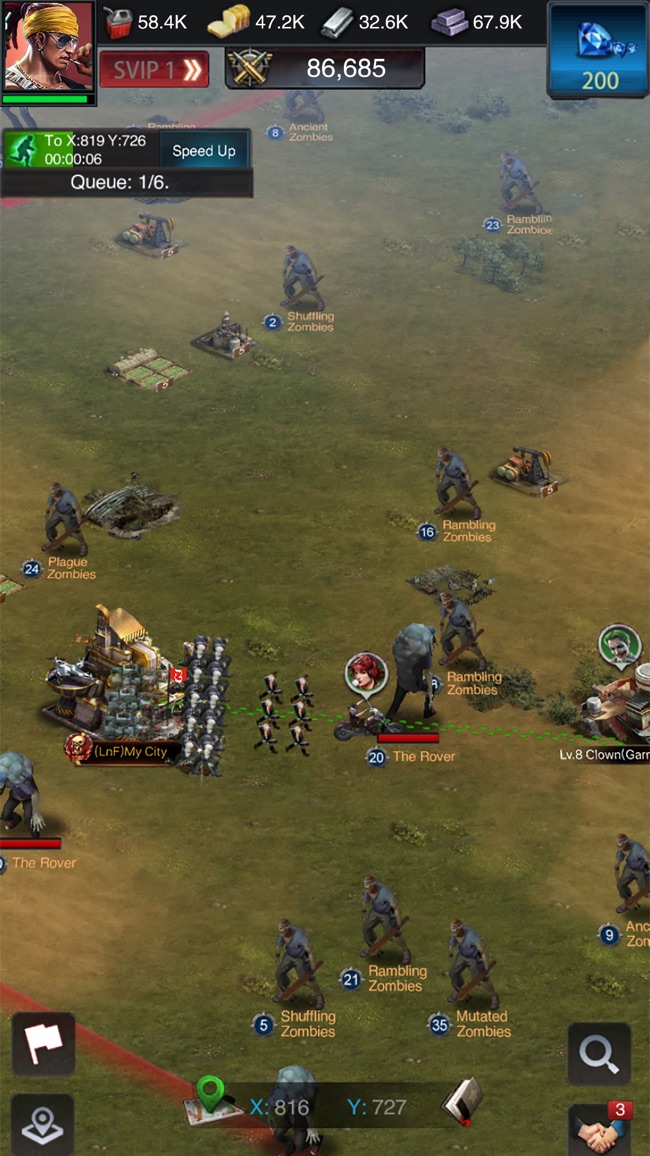Open the bookmarks book icon

[462, 1101]
